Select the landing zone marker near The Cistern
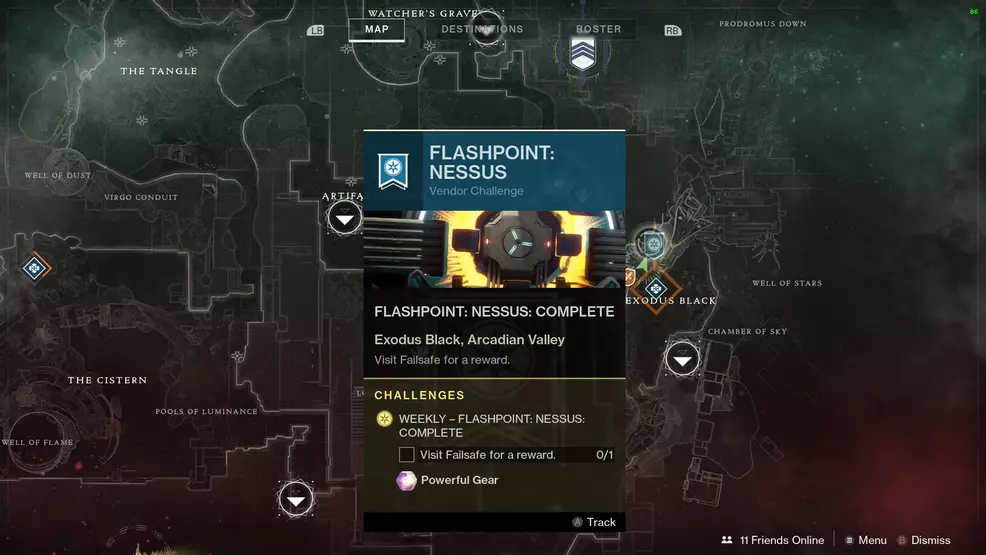 pyautogui.click(x=296, y=498)
